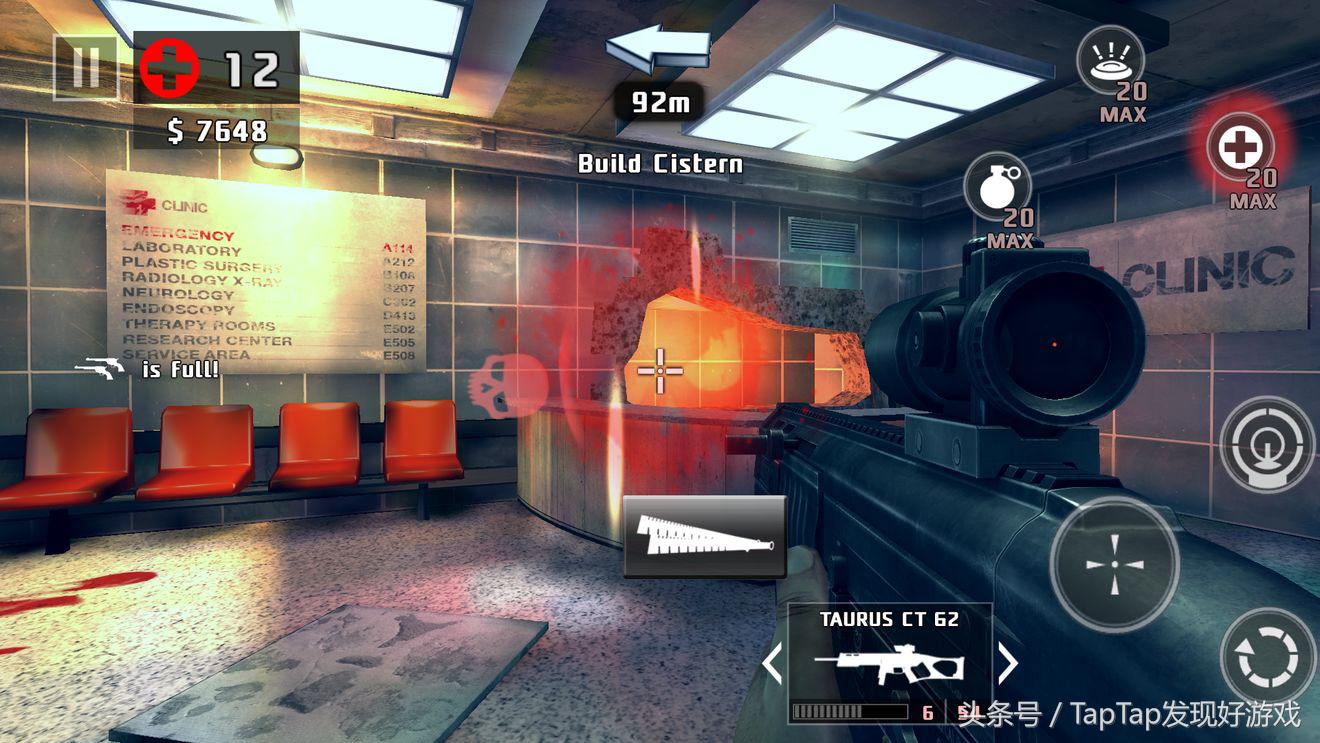Deploy the land mine item
Image resolution: width=1320 pixels, height=743 pixels.
point(1109,61)
